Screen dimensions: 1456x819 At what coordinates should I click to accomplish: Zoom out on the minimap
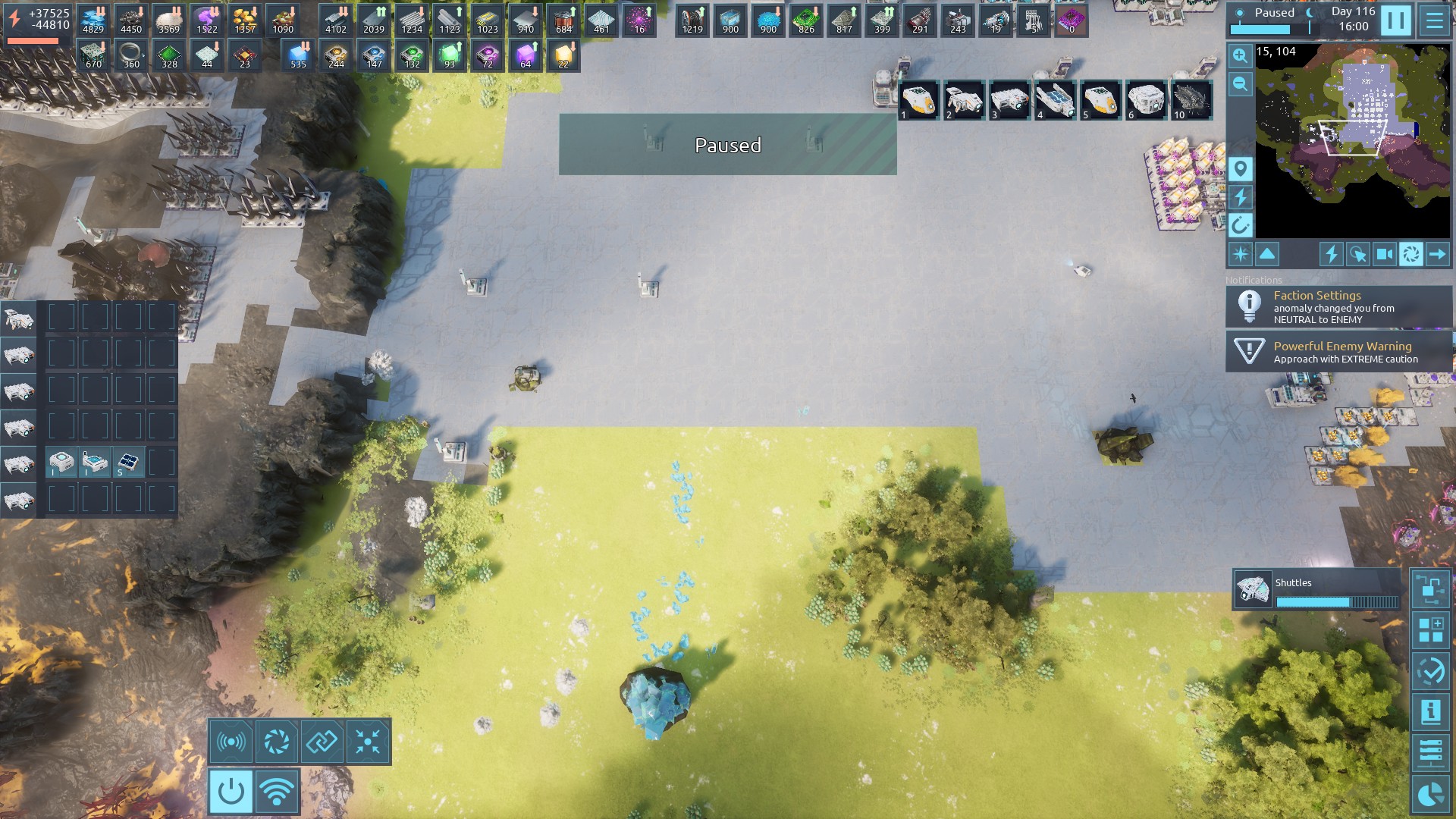coord(1240,84)
